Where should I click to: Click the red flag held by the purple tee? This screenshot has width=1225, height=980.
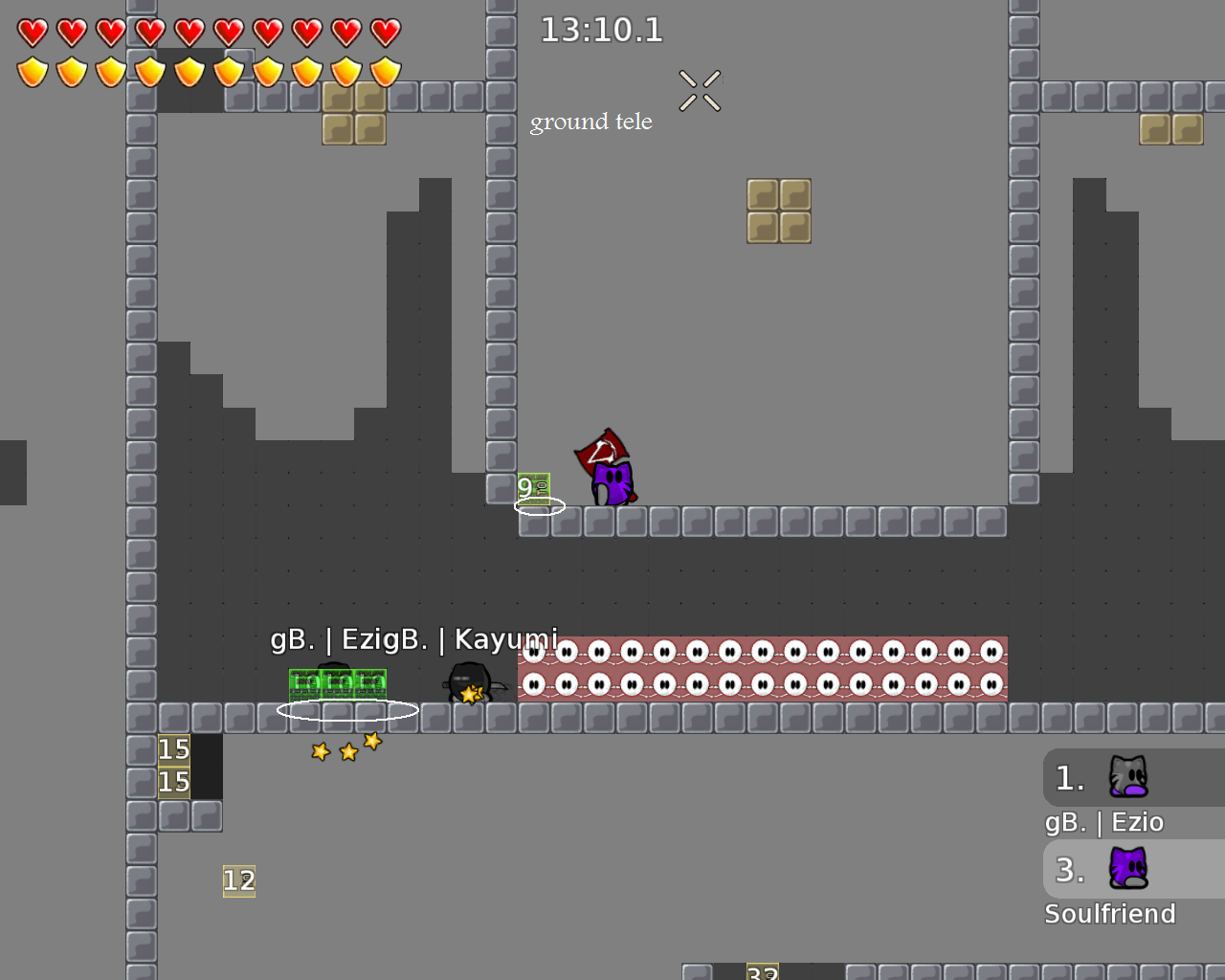603,447
